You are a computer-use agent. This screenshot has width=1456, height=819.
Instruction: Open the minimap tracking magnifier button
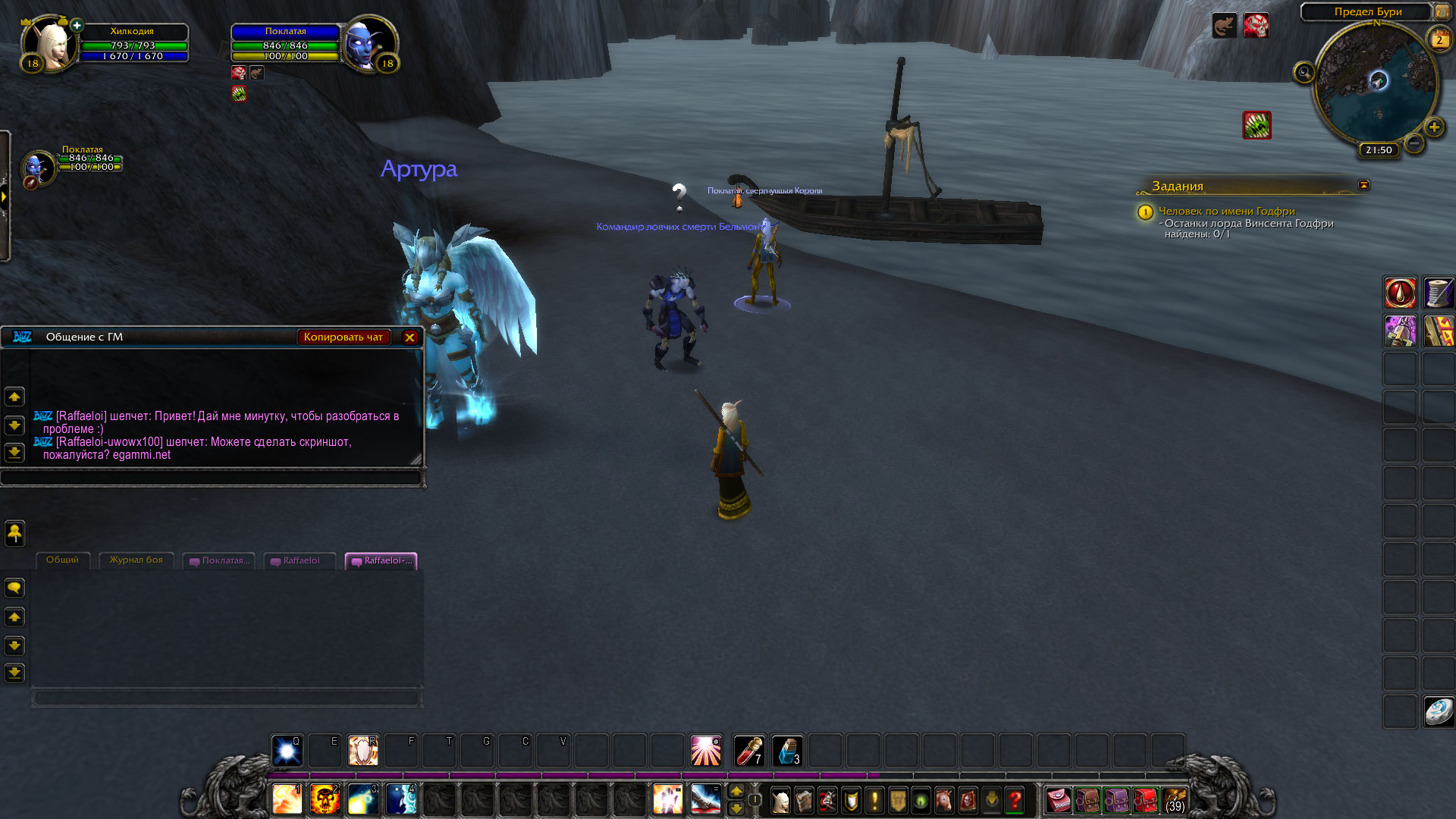[x=1304, y=73]
